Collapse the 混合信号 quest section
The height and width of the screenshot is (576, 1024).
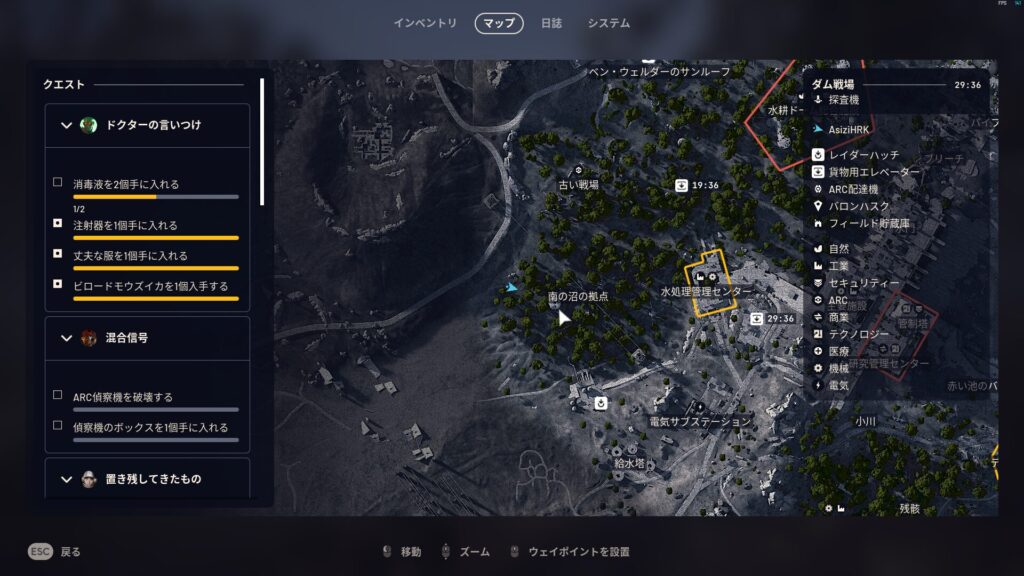click(x=67, y=338)
